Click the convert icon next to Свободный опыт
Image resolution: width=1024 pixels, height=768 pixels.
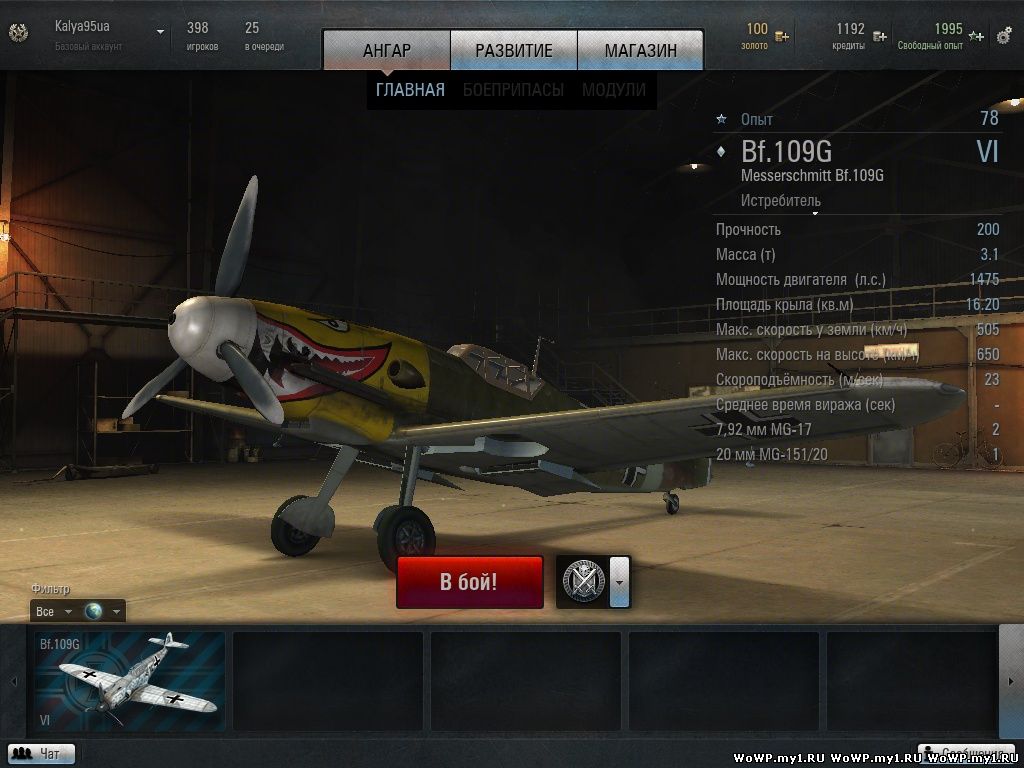[x=976, y=37]
